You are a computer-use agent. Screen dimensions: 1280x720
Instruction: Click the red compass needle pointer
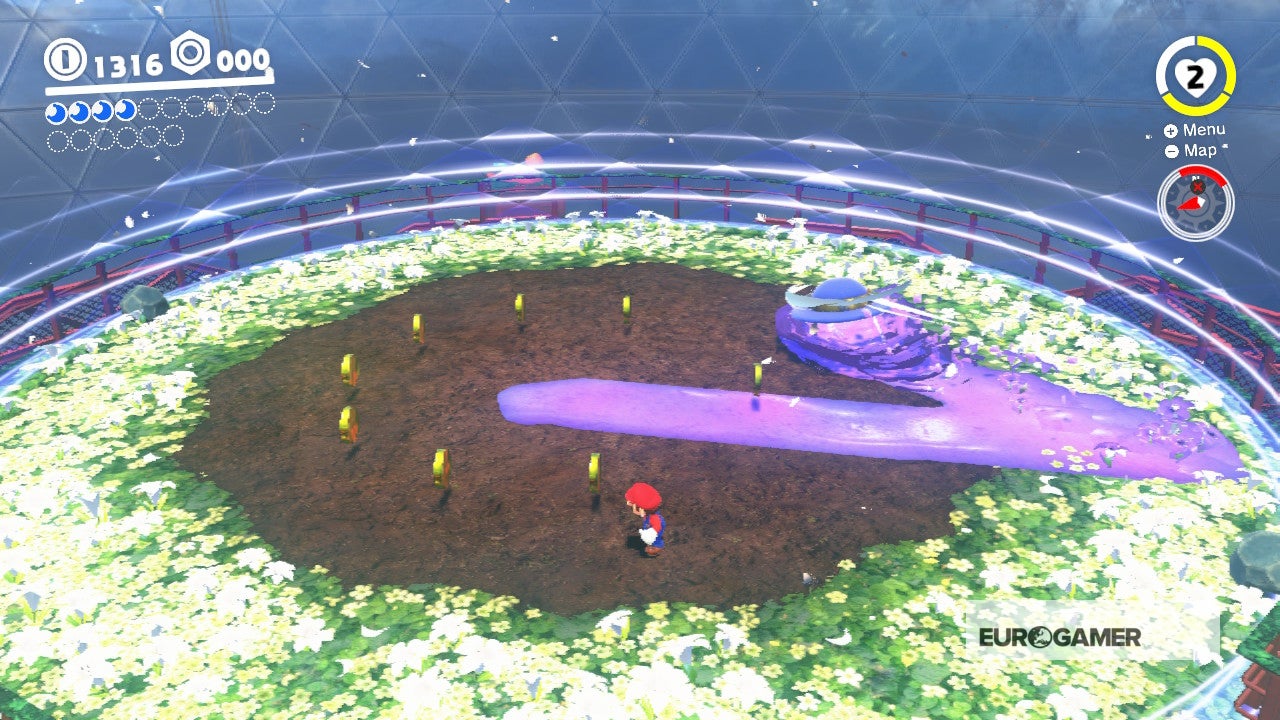click(x=1190, y=204)
